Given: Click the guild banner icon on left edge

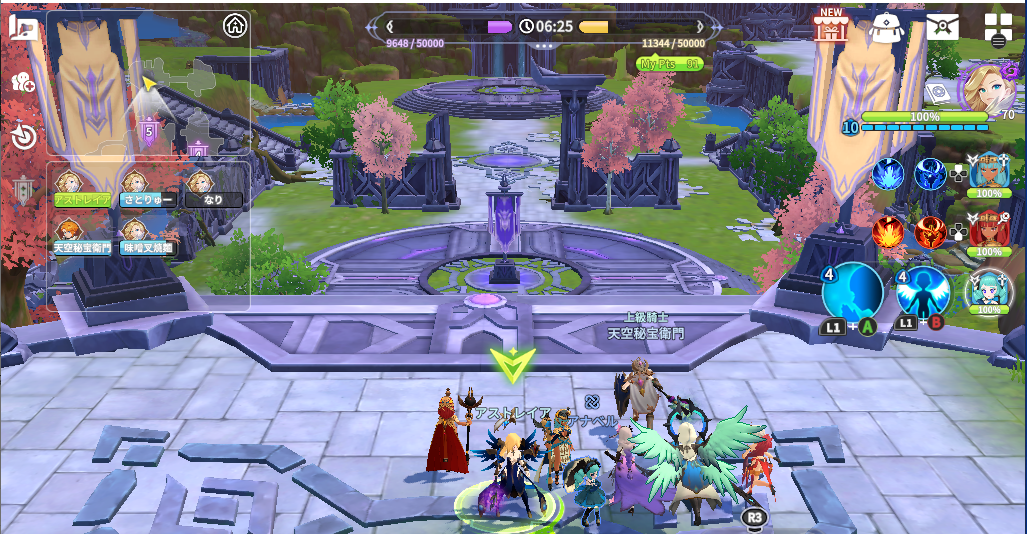Looking at the screenshot, I should (x=23, y=190).
